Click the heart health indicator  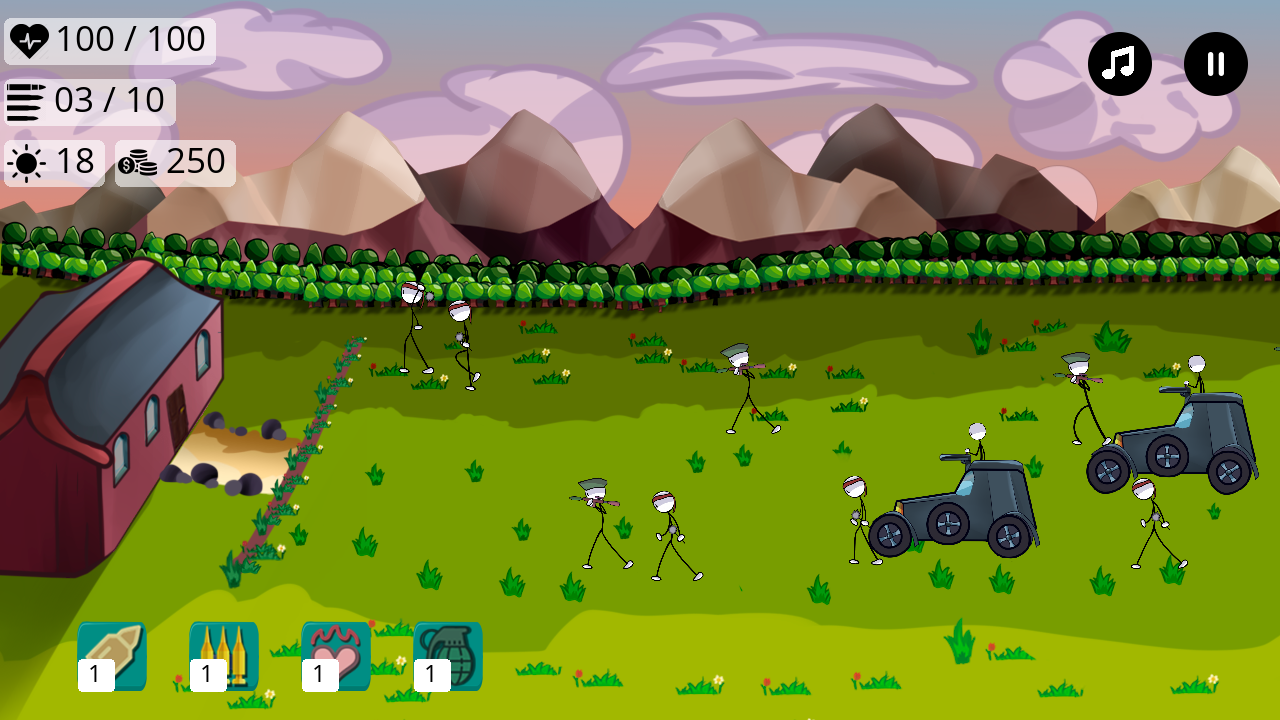coord(32,40)
